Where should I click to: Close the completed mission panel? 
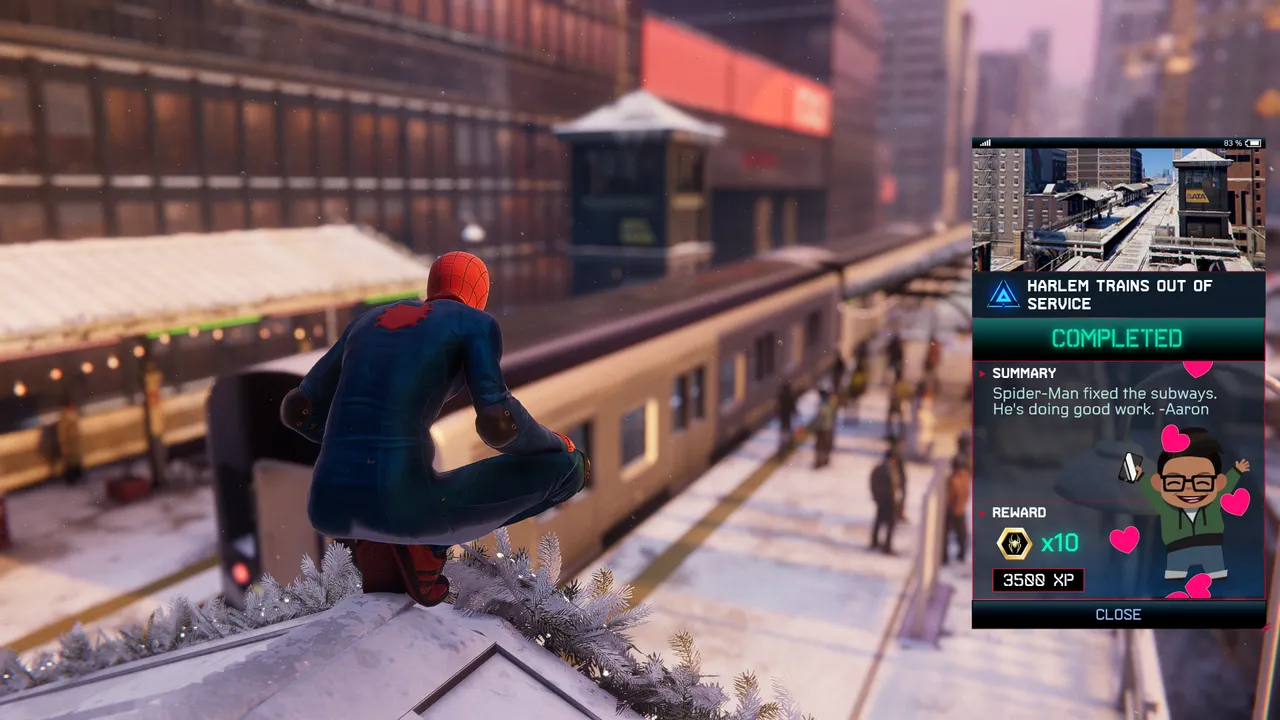pos(1118,615)
